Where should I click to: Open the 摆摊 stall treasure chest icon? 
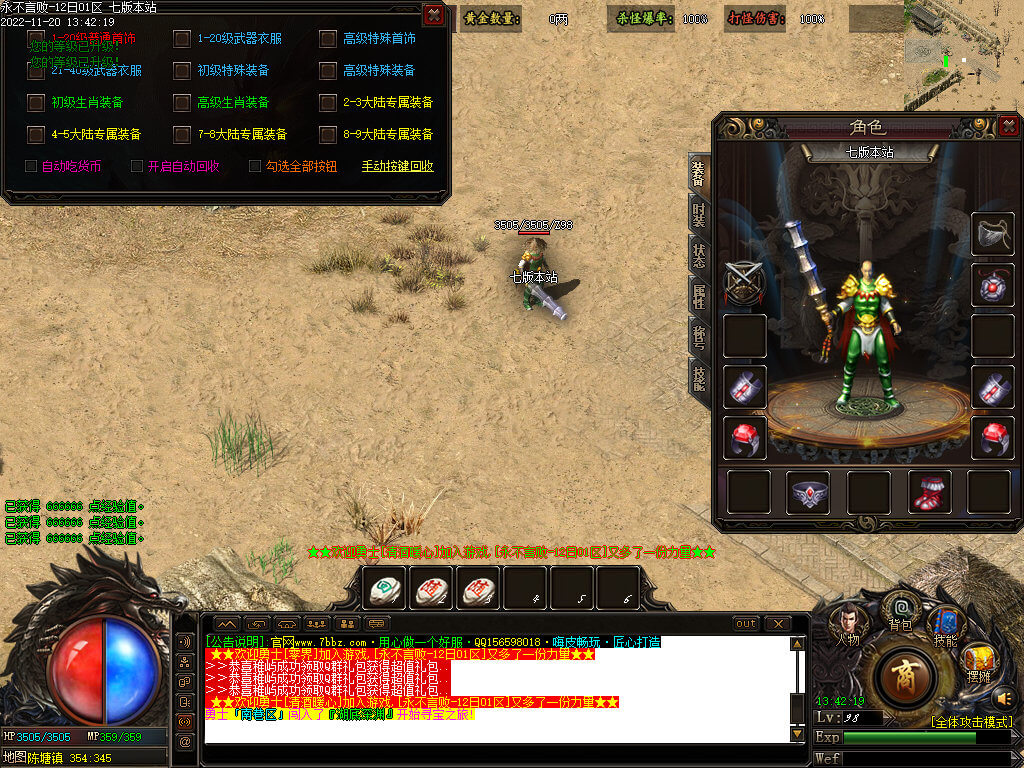click(979, 662)
